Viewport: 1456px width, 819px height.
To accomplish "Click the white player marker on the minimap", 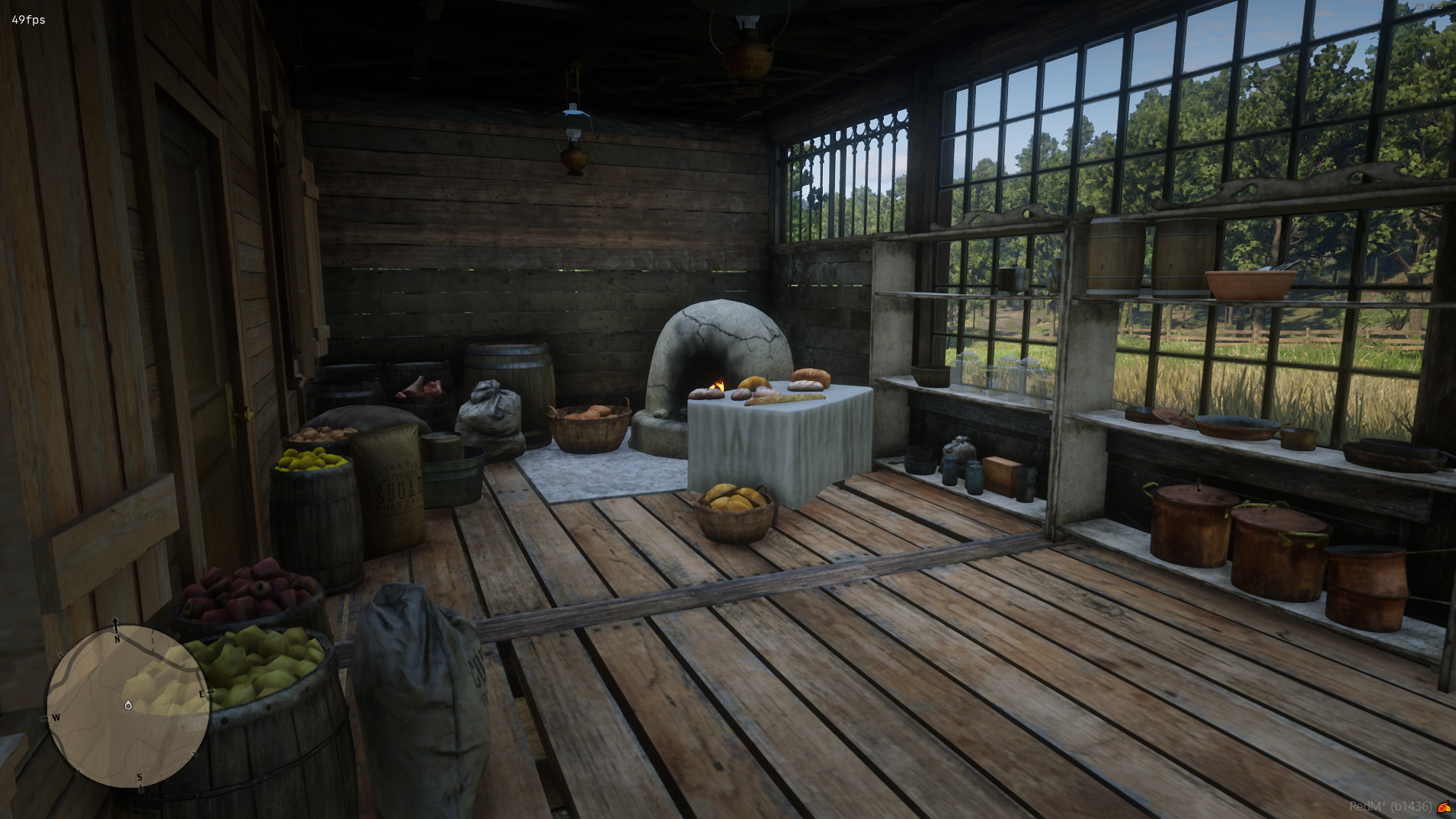I will 128,706.
